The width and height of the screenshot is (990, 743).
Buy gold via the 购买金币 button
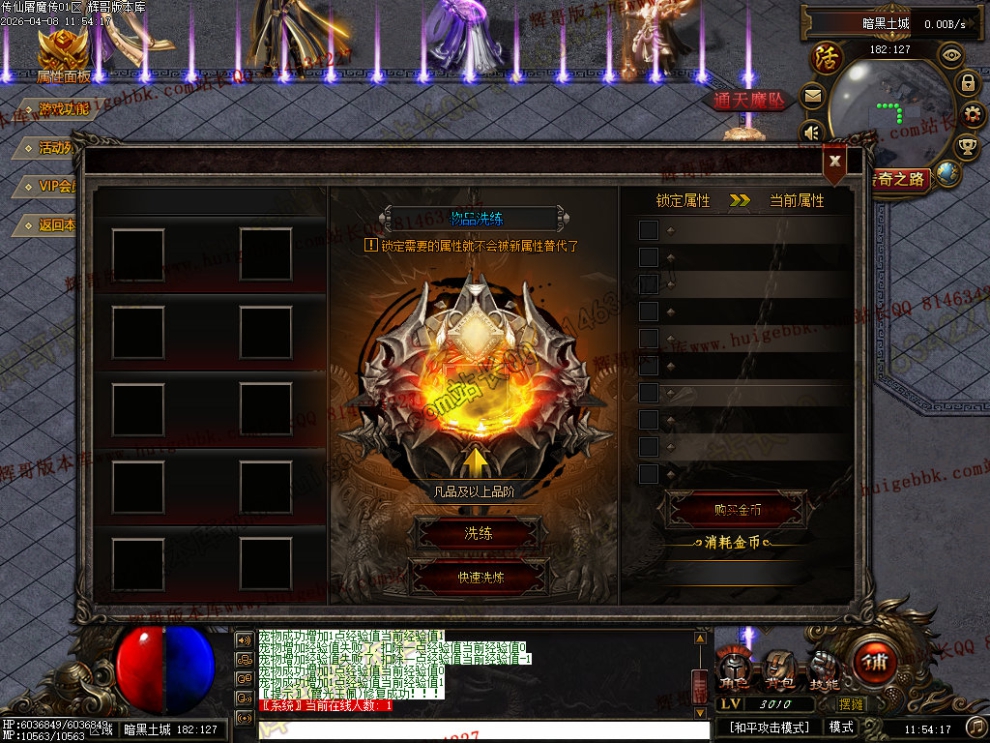737,510
